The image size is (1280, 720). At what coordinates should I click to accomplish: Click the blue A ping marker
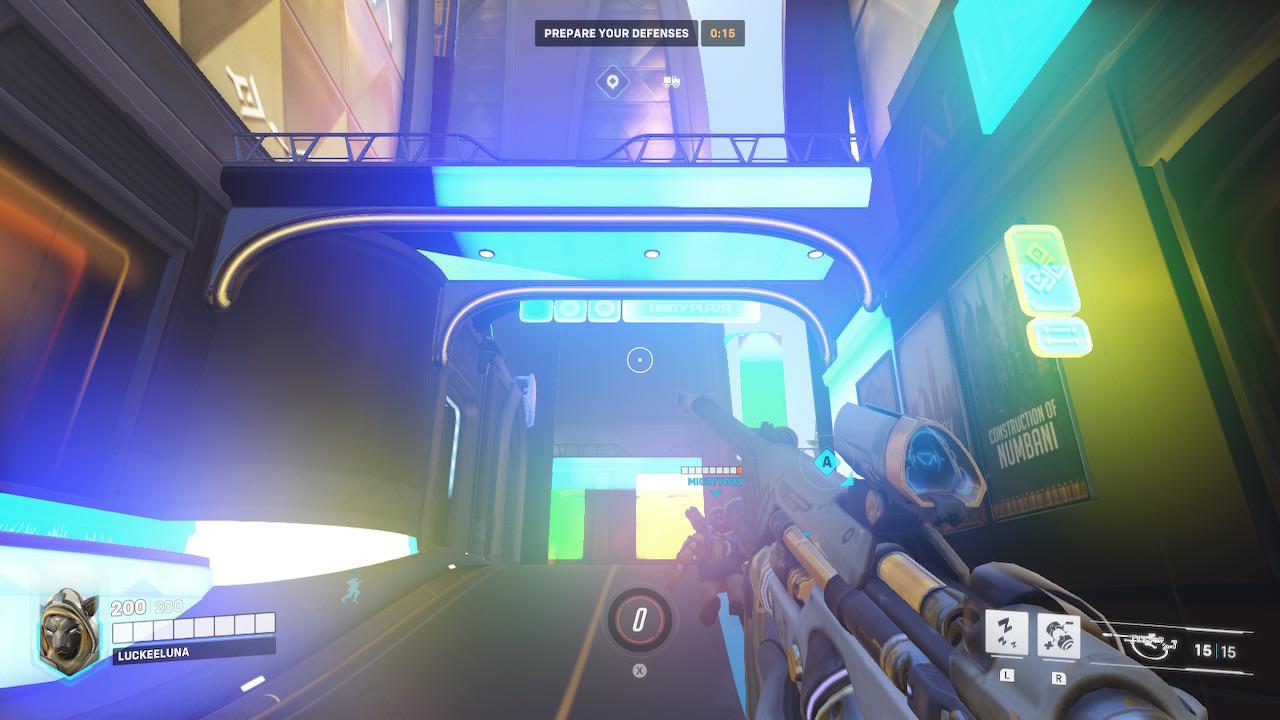(x=826, y=463)
